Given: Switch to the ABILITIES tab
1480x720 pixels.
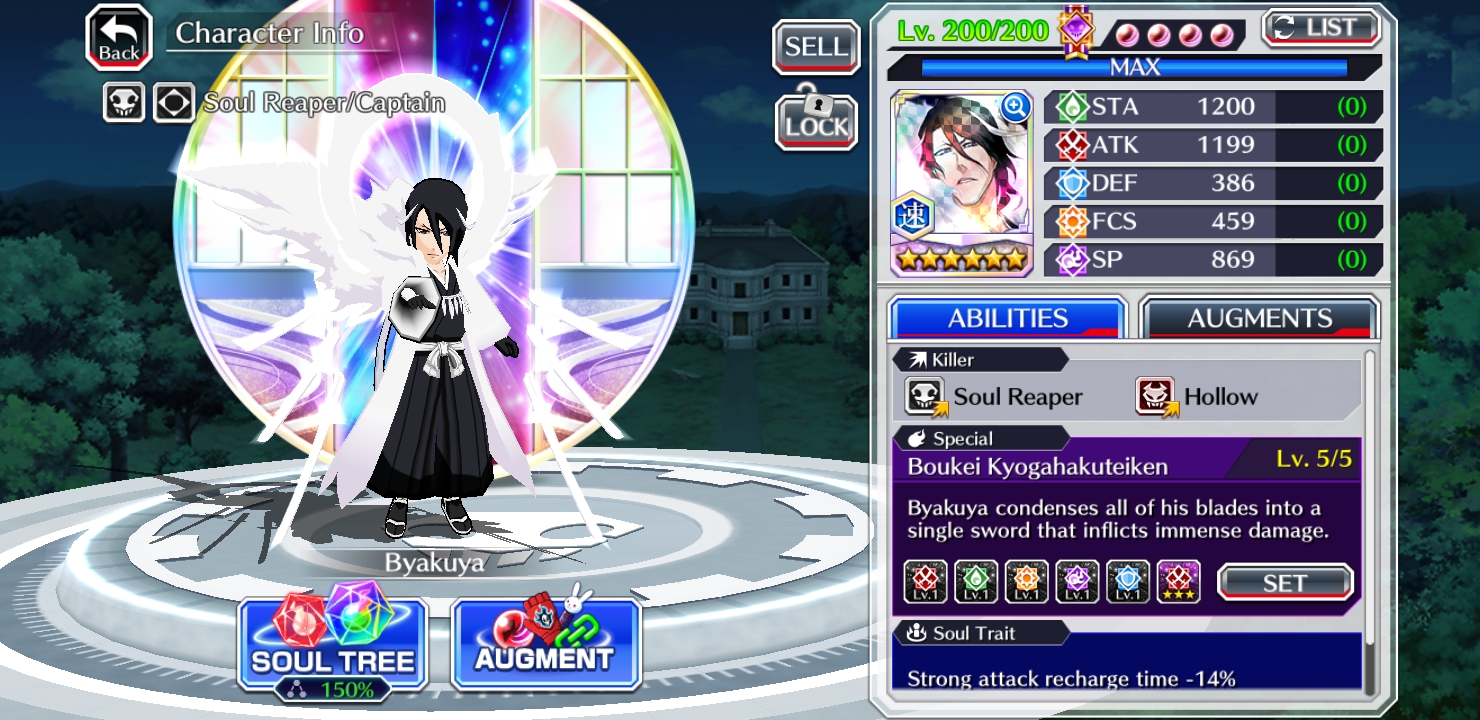Looking at the screenshot, I should (1007, 318).
